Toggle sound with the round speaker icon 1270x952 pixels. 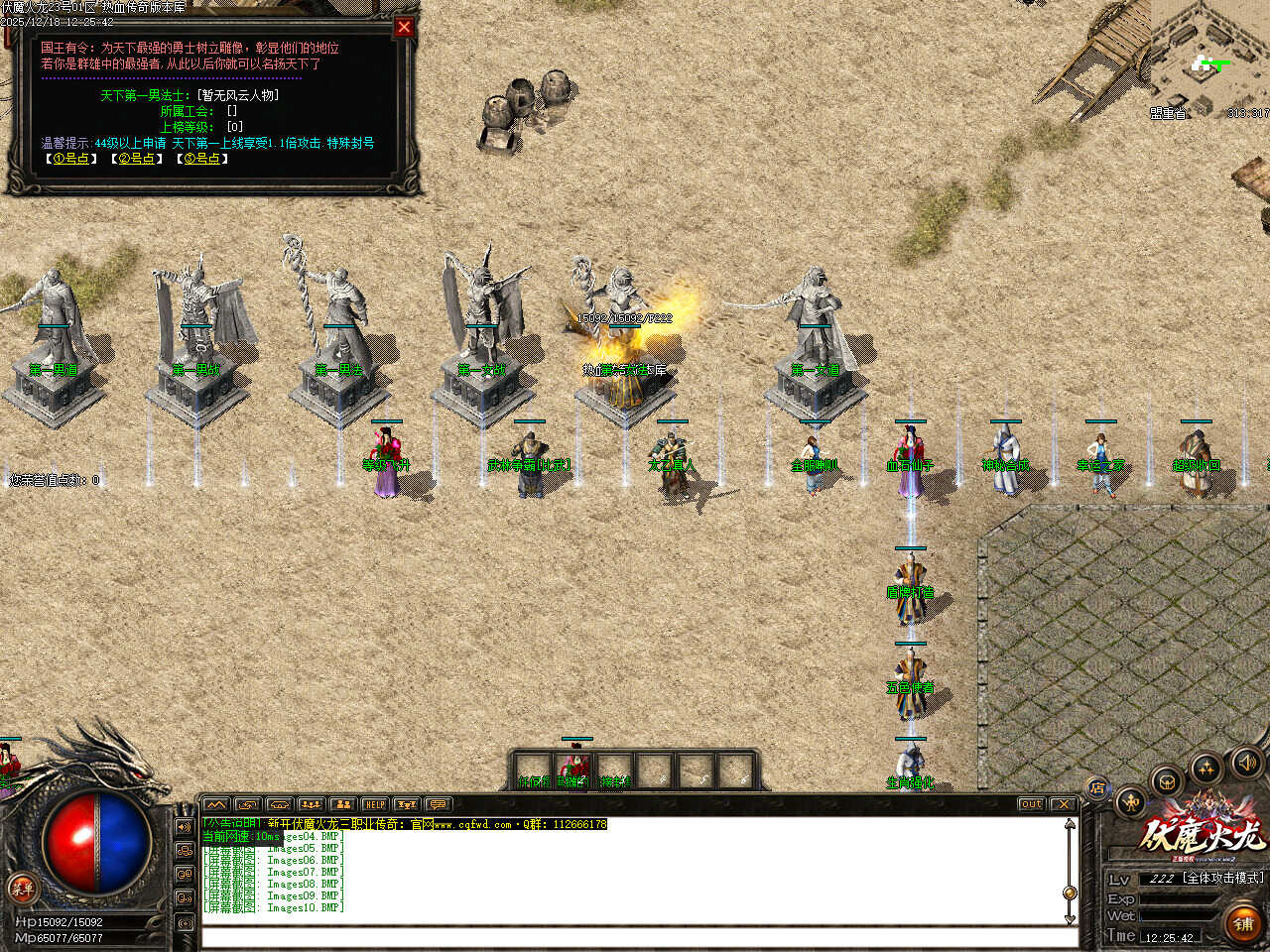(x=1245, y=763)
